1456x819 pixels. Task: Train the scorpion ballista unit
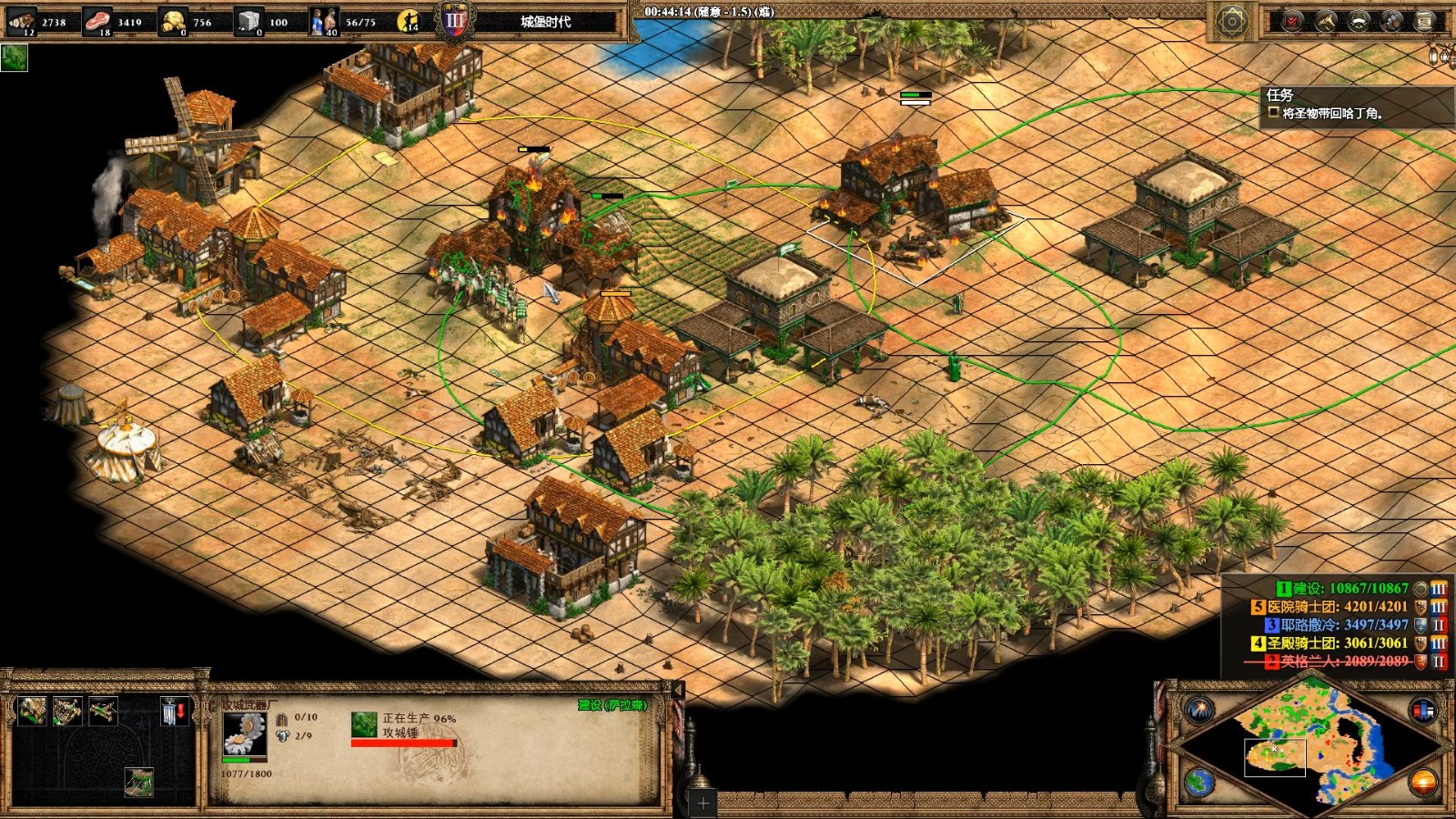(x=102, y=711)
